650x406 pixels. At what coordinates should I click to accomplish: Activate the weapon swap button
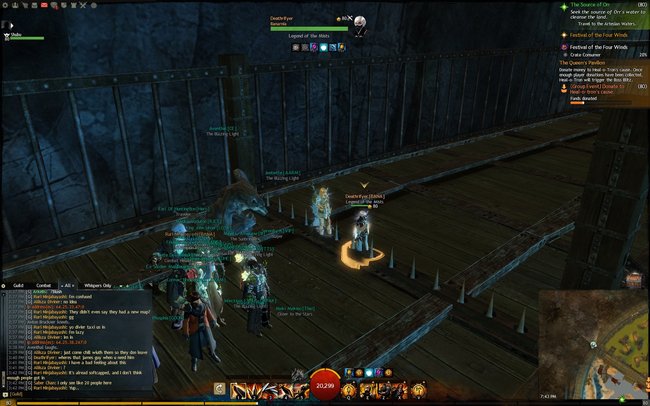click(x=219, y=387)
